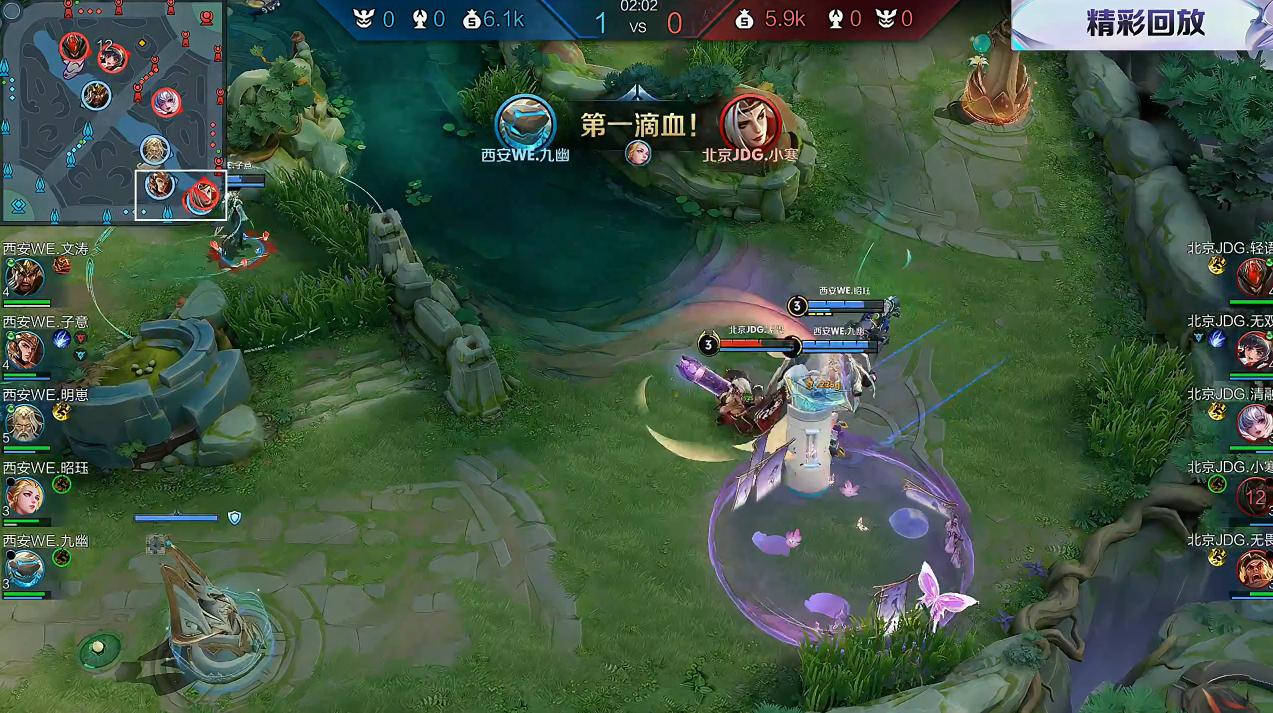
Task: Select 北京JDG.轻语's hero portrait
Action: (1254, 277)
